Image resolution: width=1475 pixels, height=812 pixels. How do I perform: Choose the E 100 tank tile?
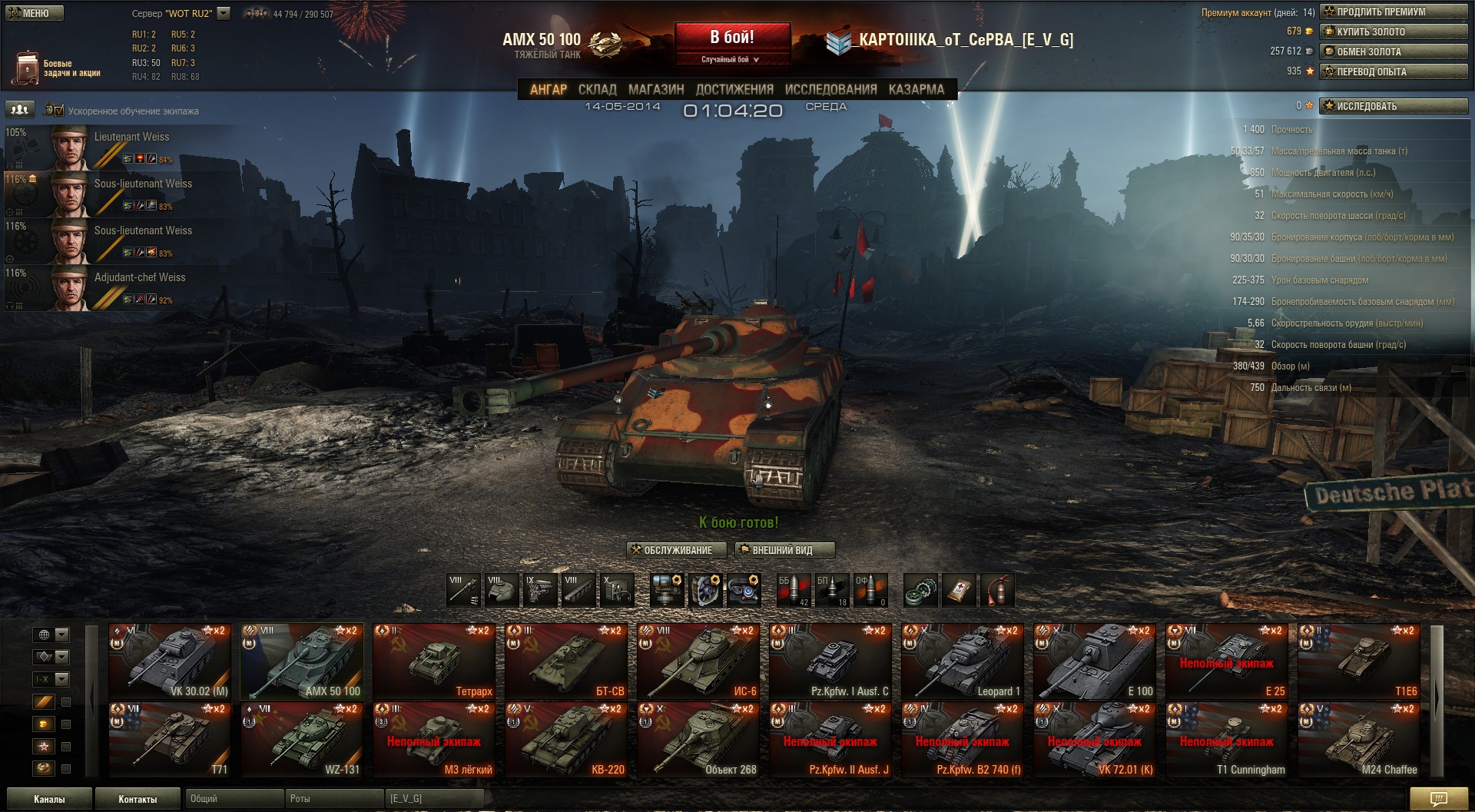tap(1094, 661)
